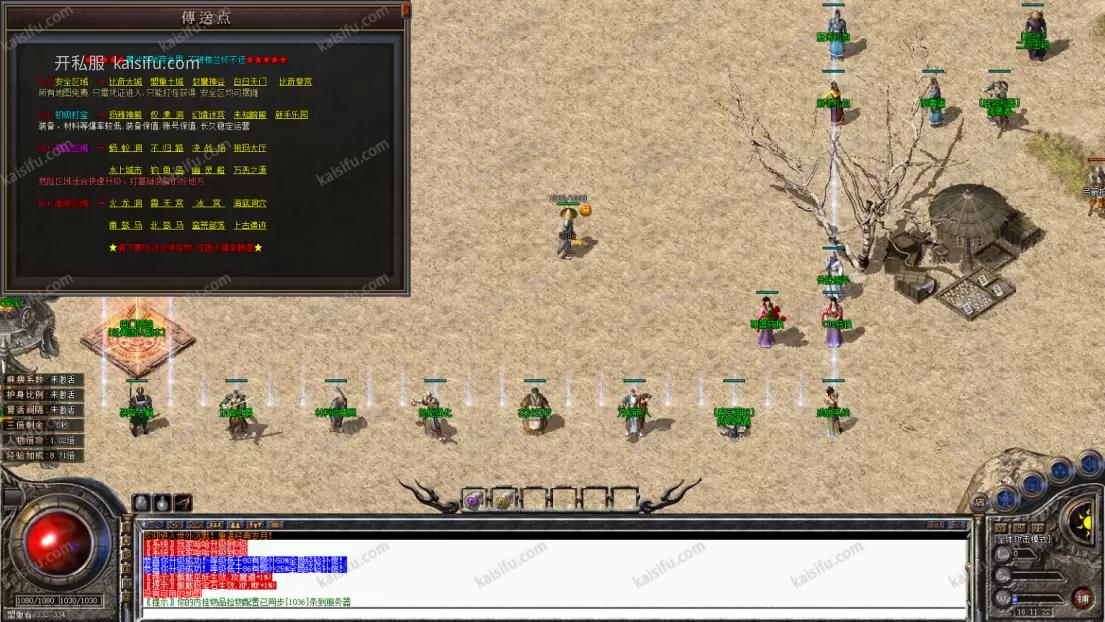Choose the 幽灵船 destination

tap(208, 170)
